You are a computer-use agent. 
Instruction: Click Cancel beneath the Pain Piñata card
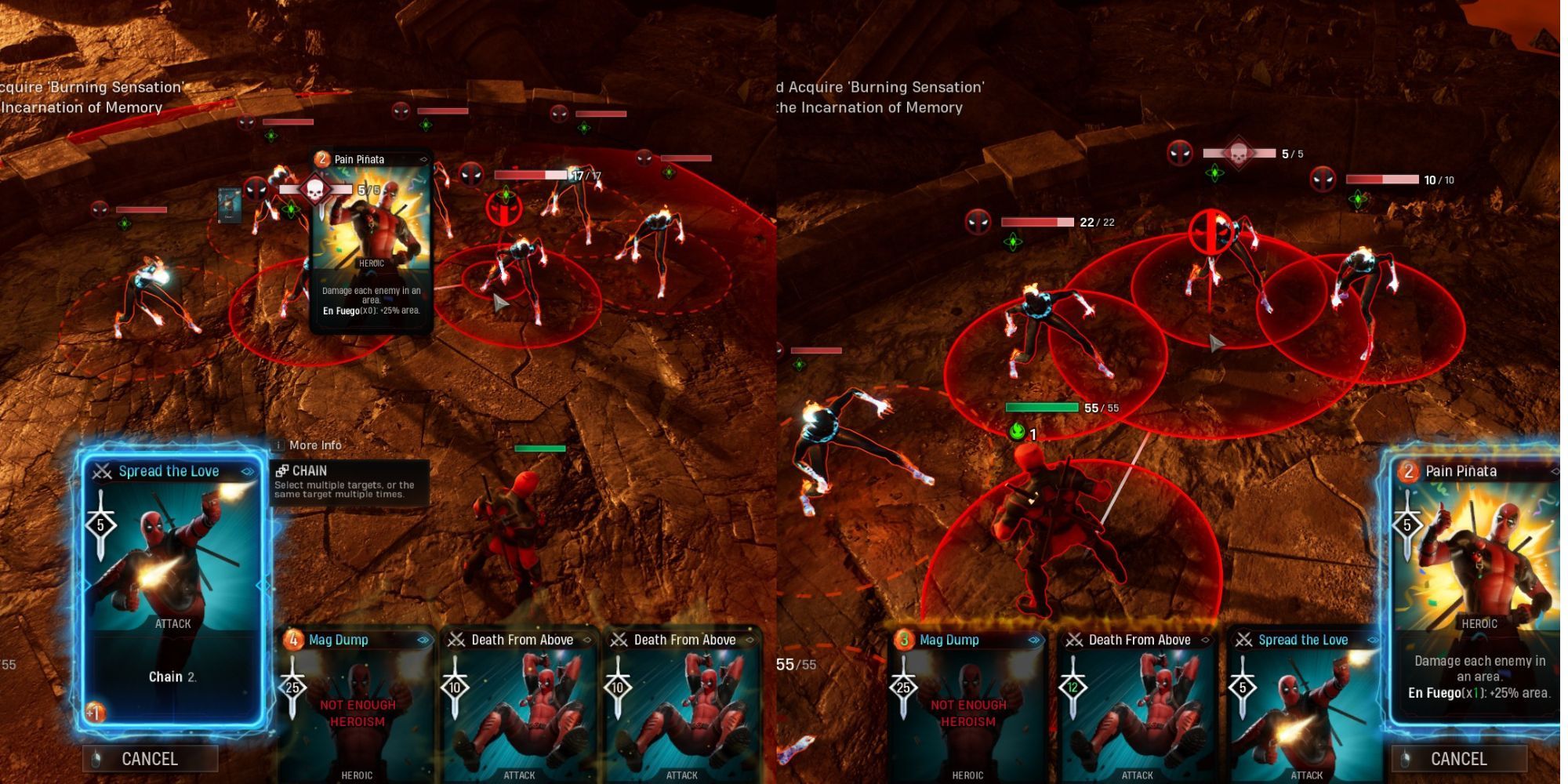(x=1458, y=758)
